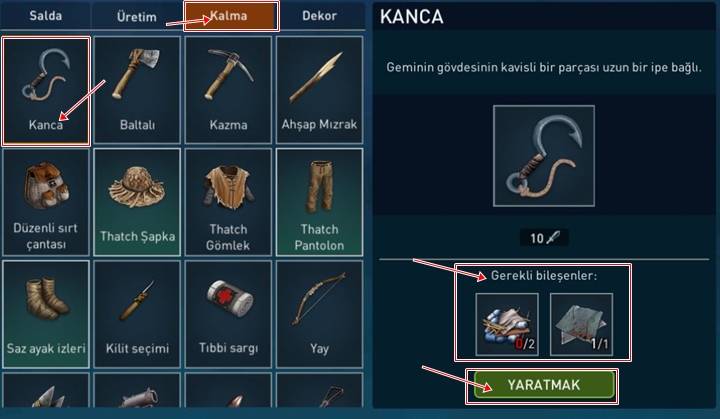The width and height of the screenshot is (720, 419).
Task: Switch to the Salda tab
Action: (x=45, y=16)
